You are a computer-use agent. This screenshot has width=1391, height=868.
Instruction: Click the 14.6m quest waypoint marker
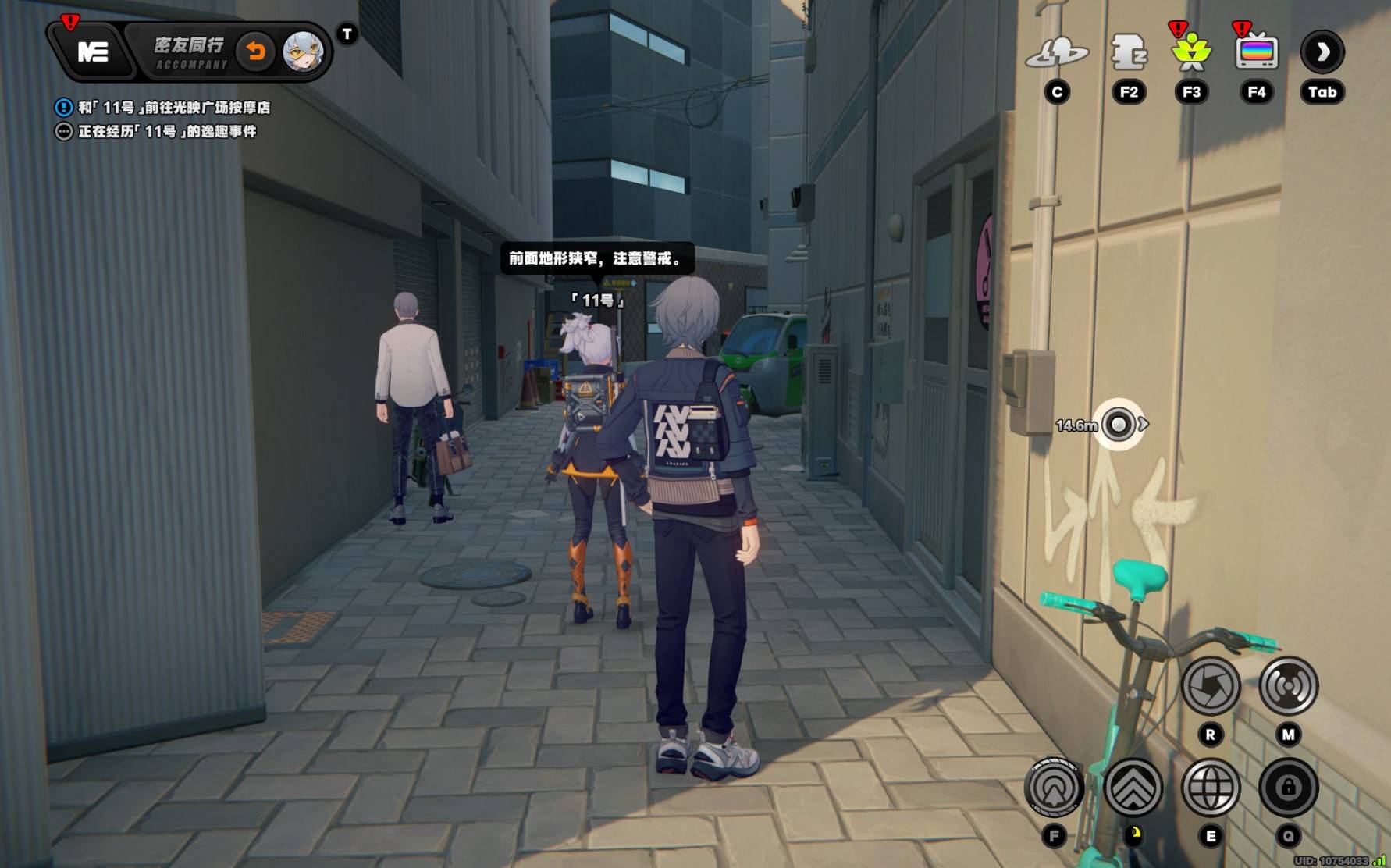click(1119, 425)
